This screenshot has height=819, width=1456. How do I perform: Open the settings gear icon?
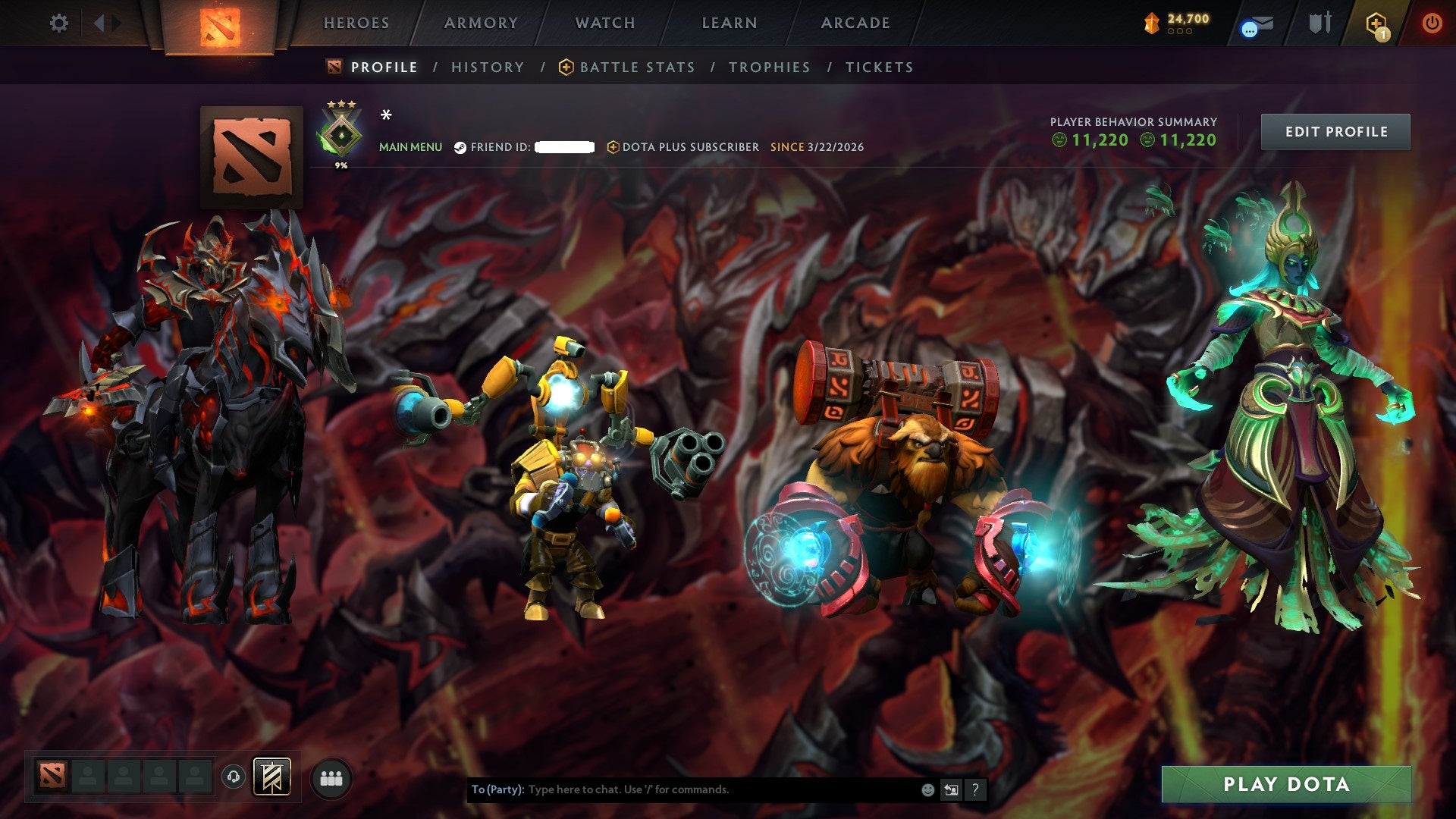59,23
